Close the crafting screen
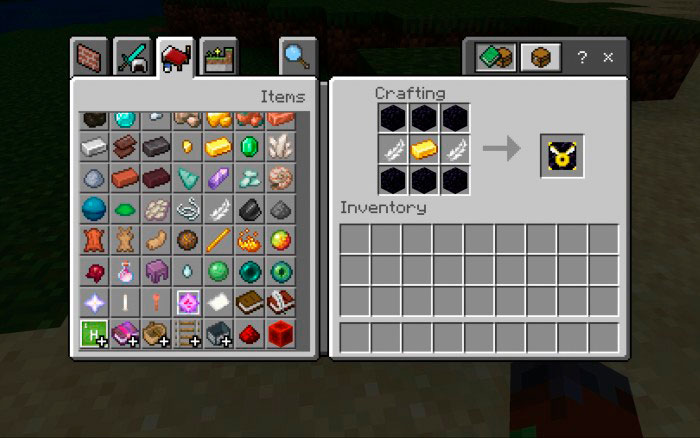This screenshot has width=700, height=438. tap(608, 58)
